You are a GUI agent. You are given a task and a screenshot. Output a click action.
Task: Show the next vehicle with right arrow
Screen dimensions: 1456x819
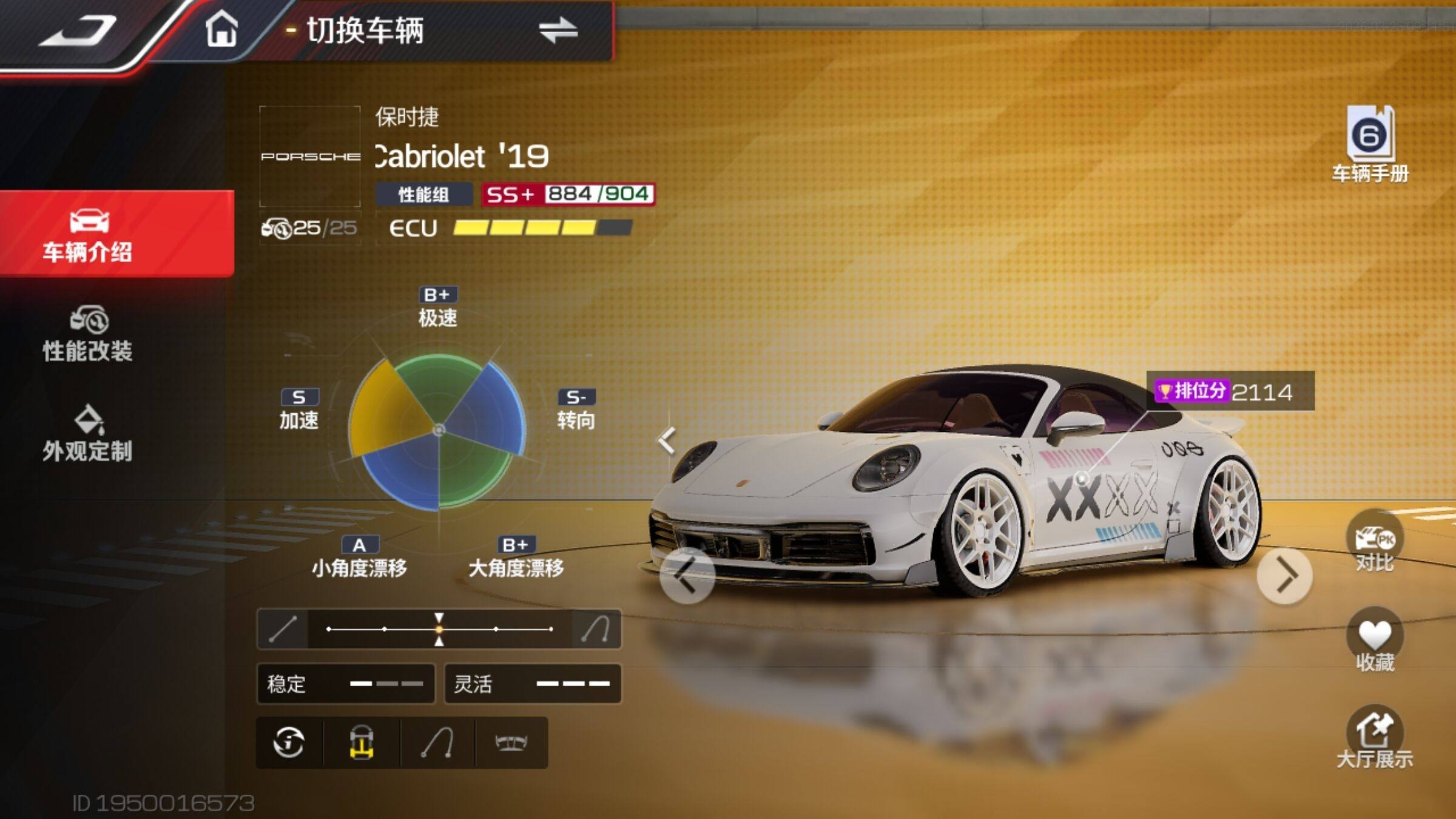(1284, 576)
